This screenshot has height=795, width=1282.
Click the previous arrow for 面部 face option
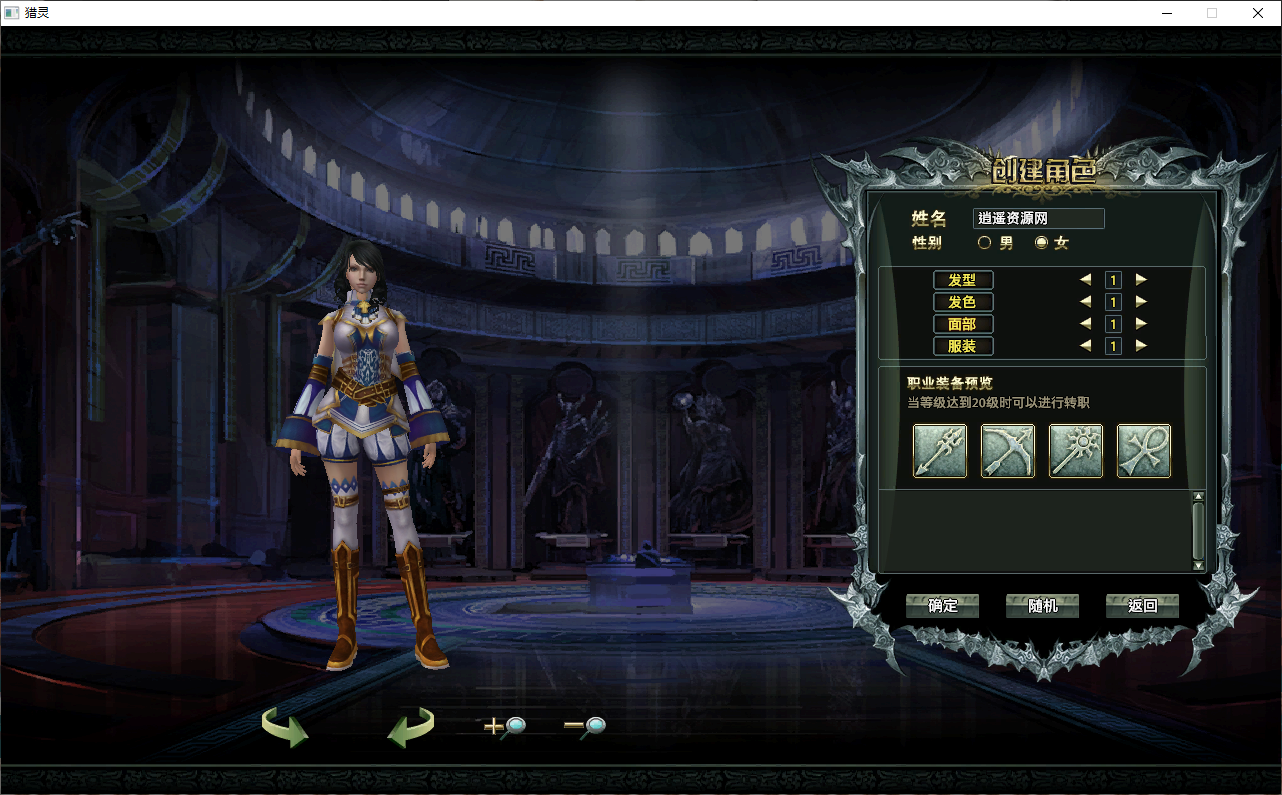(1086, 324)
